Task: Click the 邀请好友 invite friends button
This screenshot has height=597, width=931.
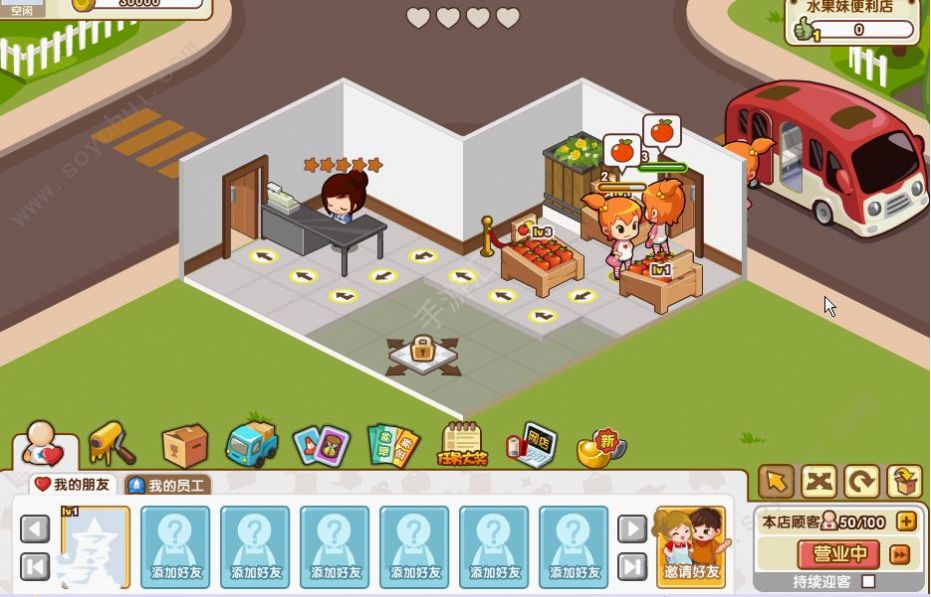Action: pos(690,547)
